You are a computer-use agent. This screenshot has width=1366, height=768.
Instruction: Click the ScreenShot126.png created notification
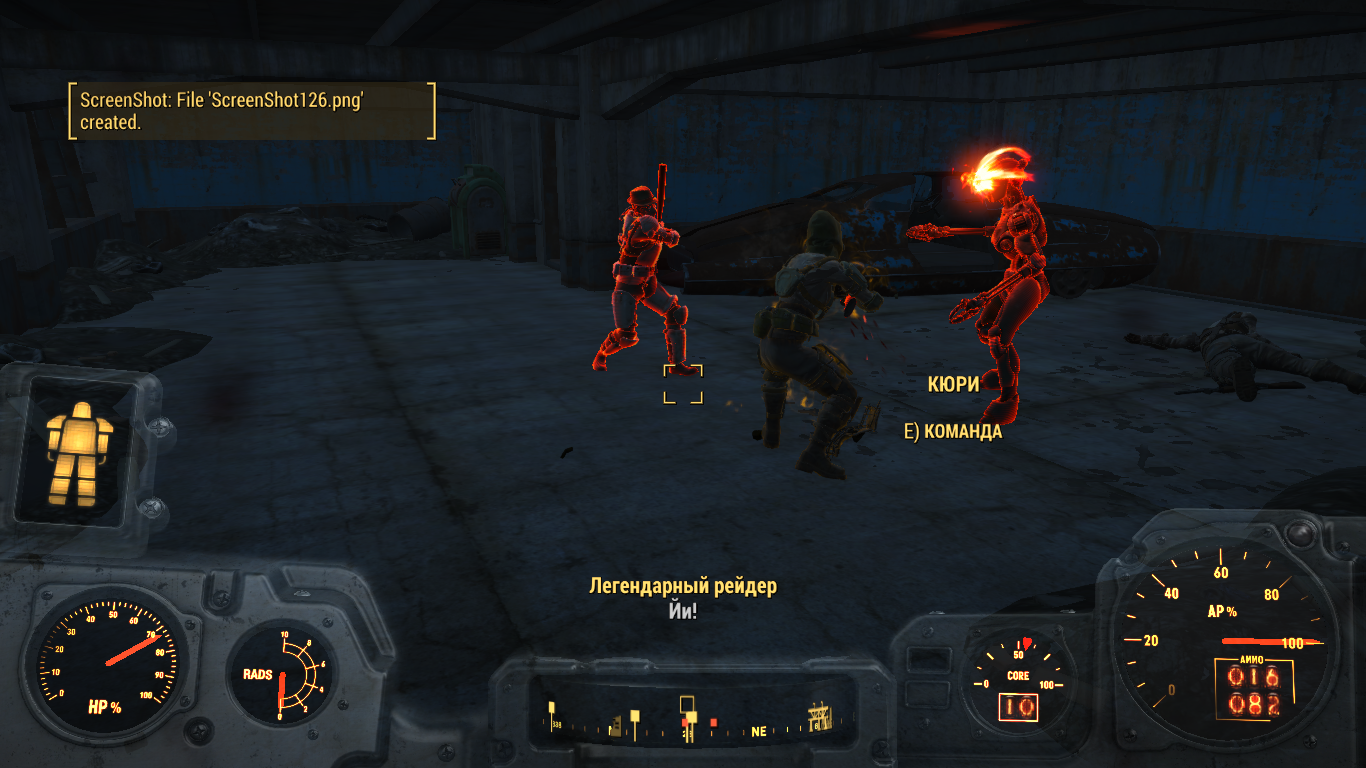click(251, 111)
